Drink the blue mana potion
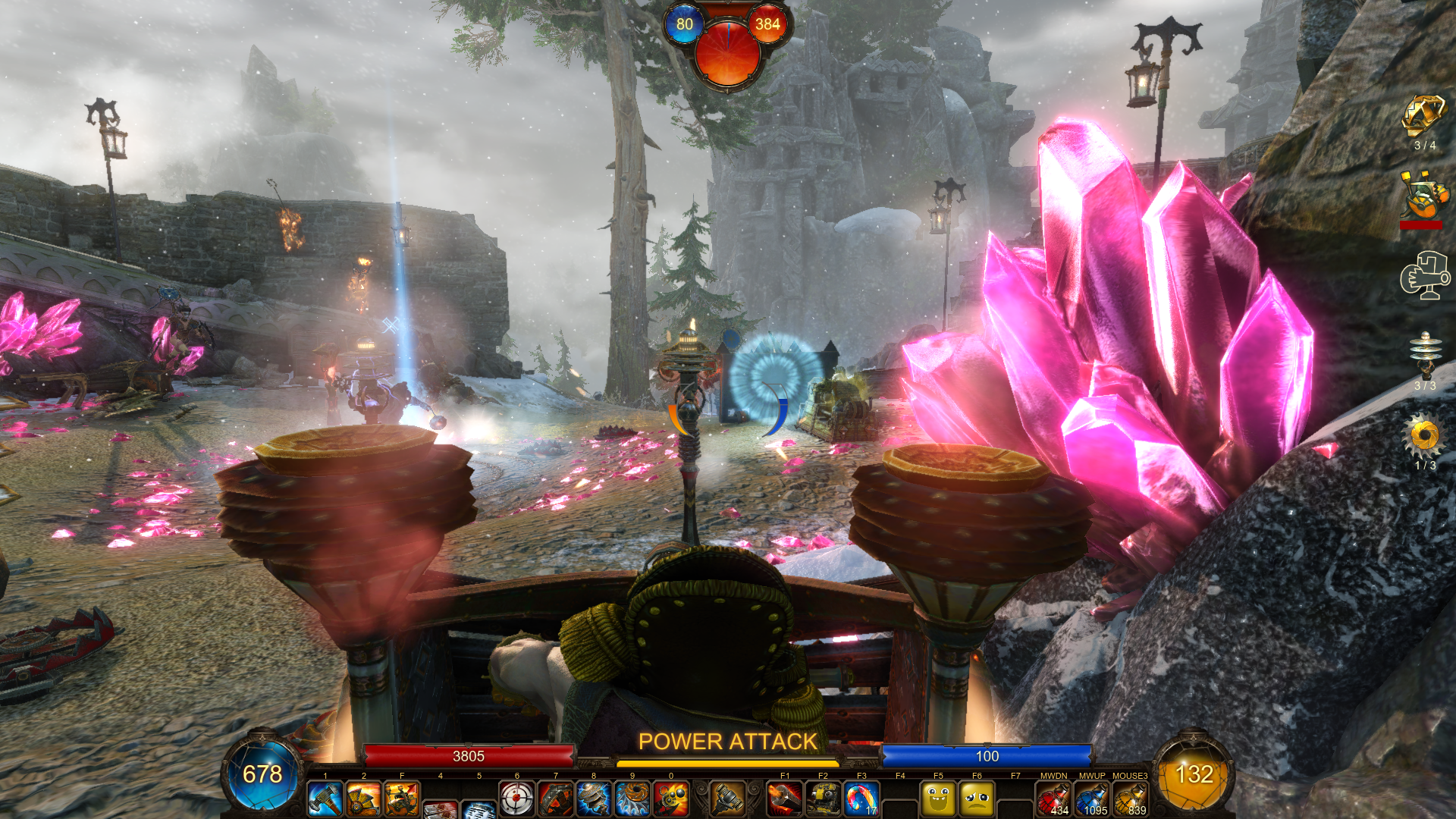Screen dimensions: 1456x819 coord(1092,799)
